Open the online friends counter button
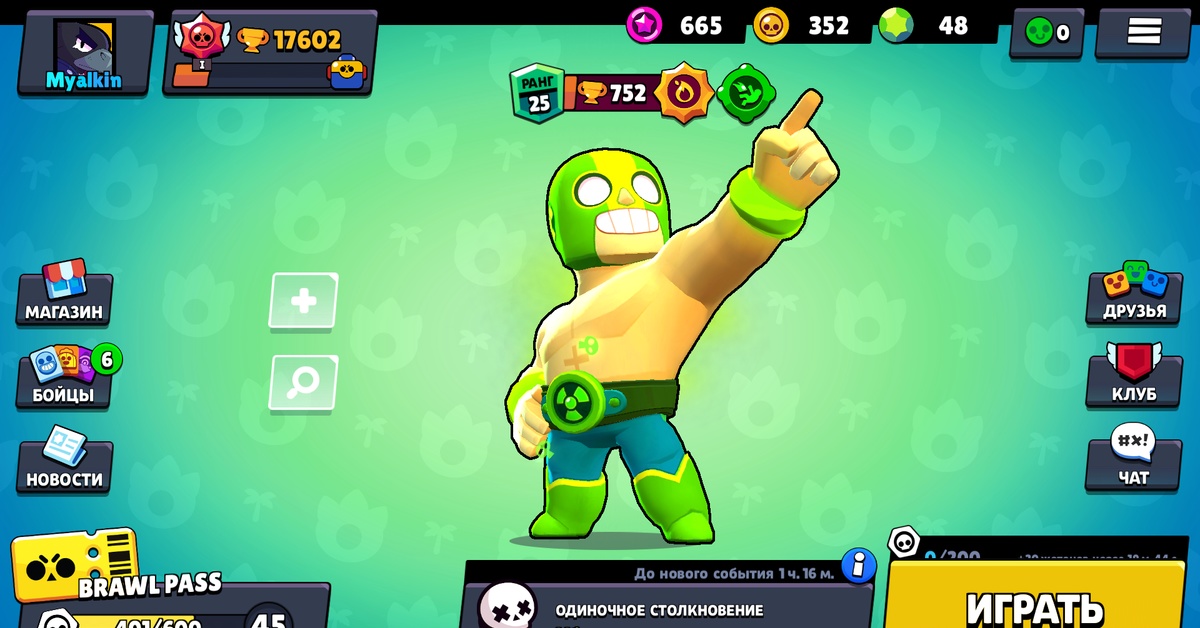 [1046, 32]
